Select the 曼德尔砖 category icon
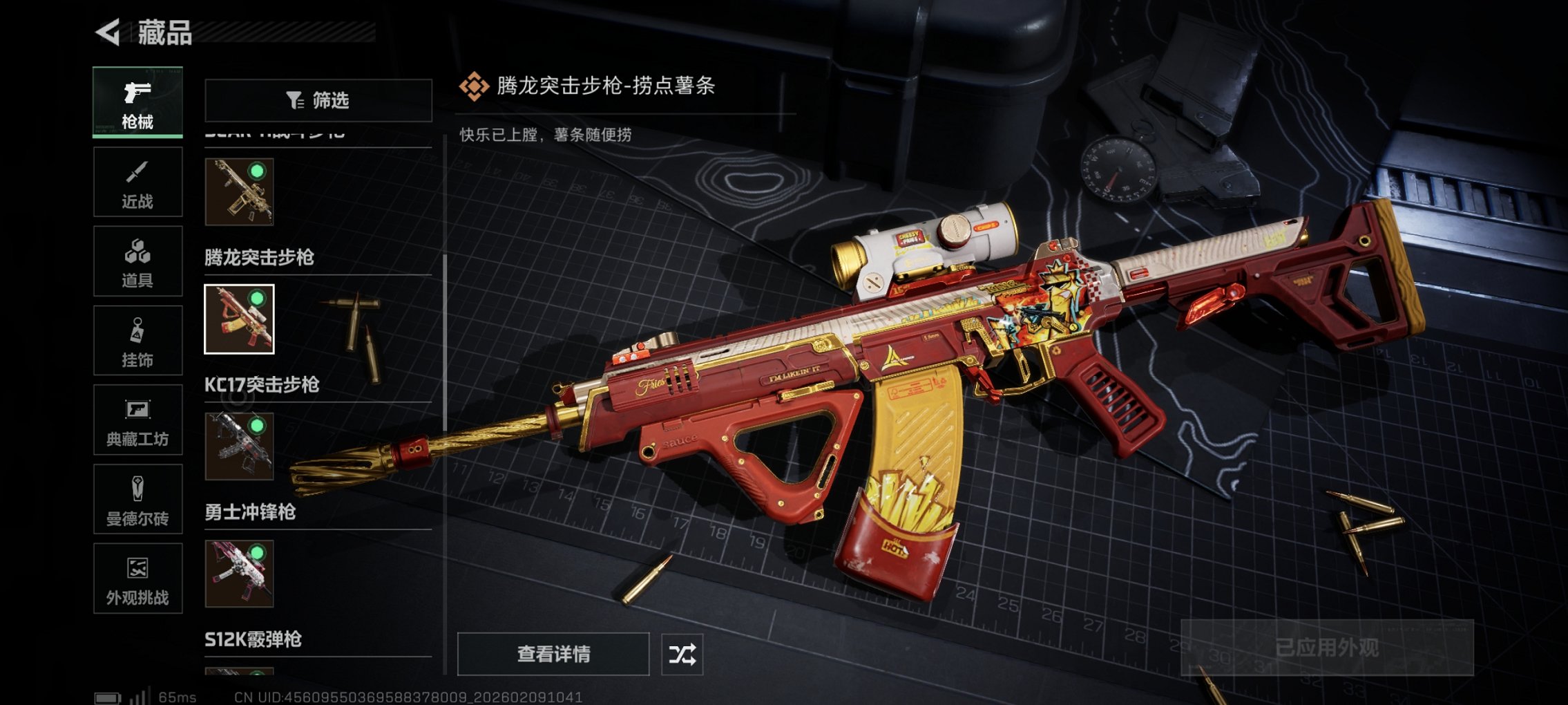1568x705 pixels. click(x=137, y=500)
